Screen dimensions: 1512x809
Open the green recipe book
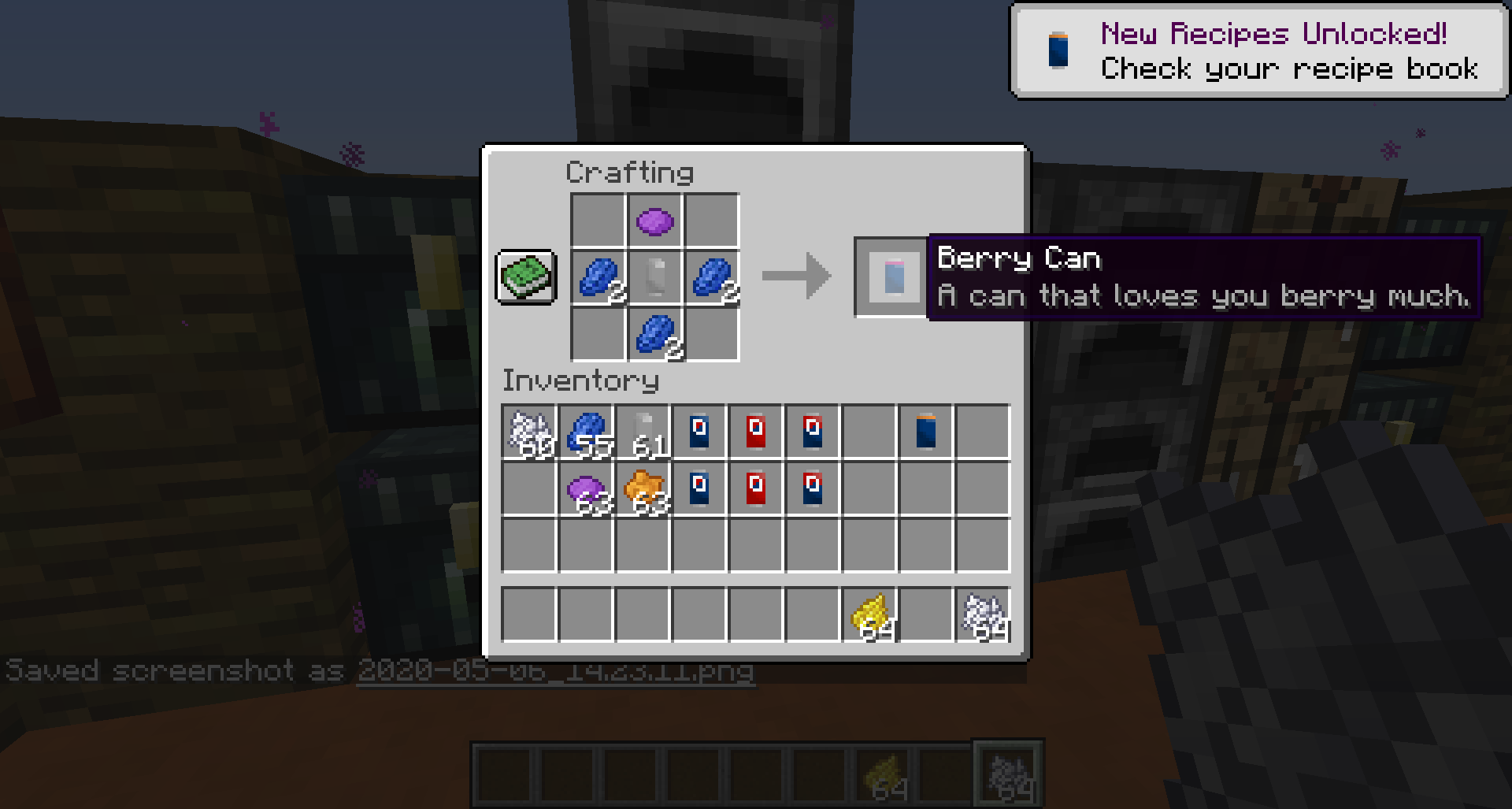coord(526,278)
